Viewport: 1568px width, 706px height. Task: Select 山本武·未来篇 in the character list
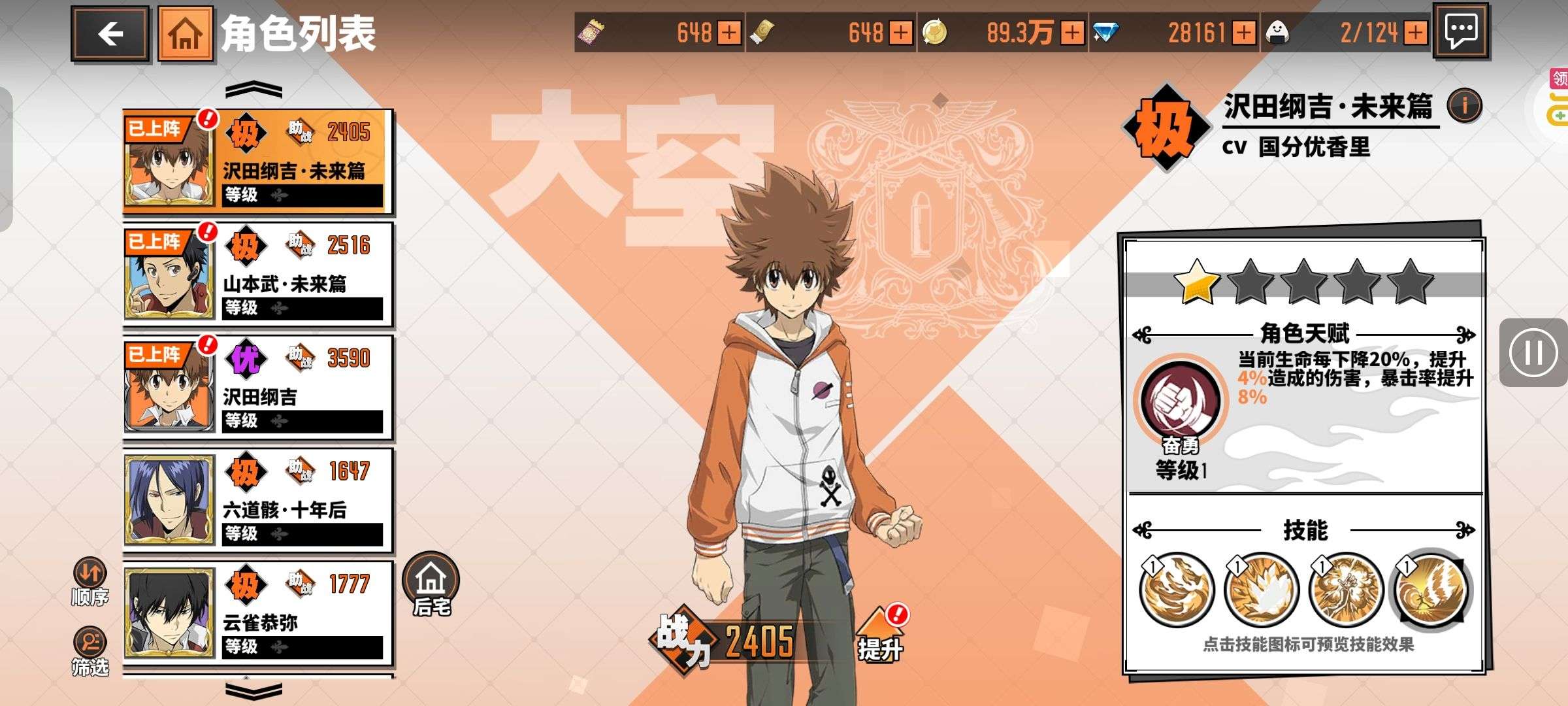257,275
